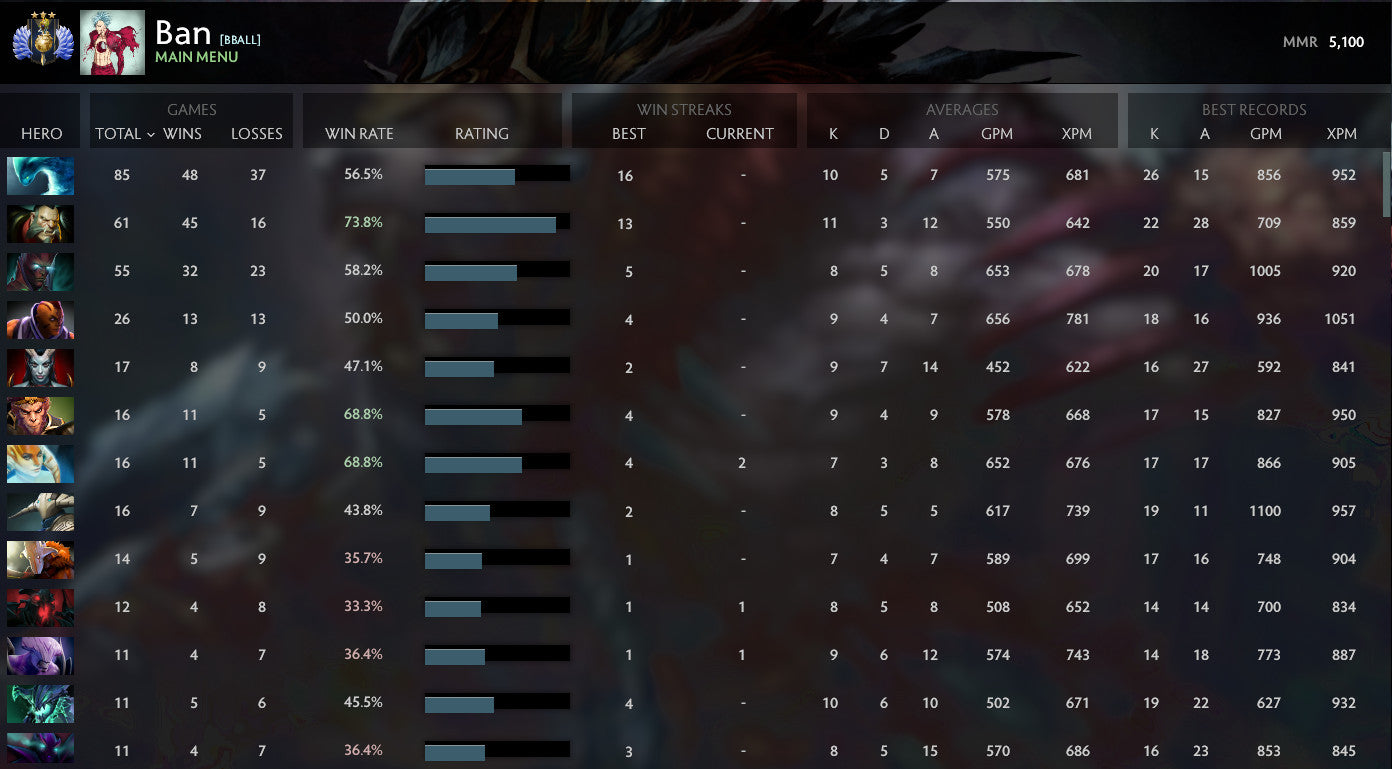
Task: Click the Spectre portrait near the bottom
Action: pos(40,751)
